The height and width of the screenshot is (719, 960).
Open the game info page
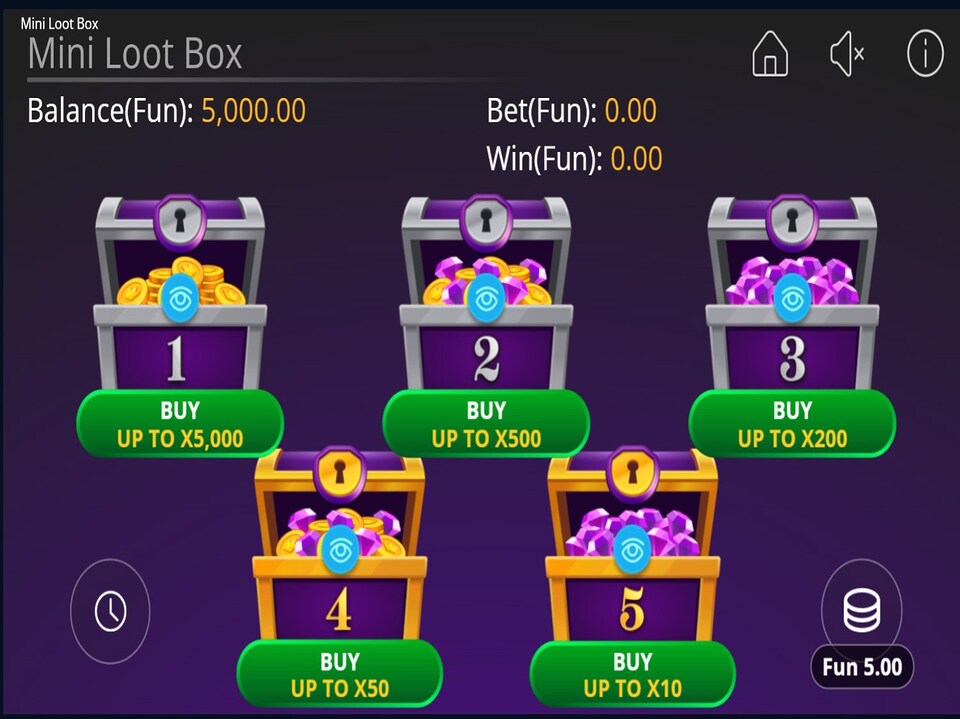point(925,54)
